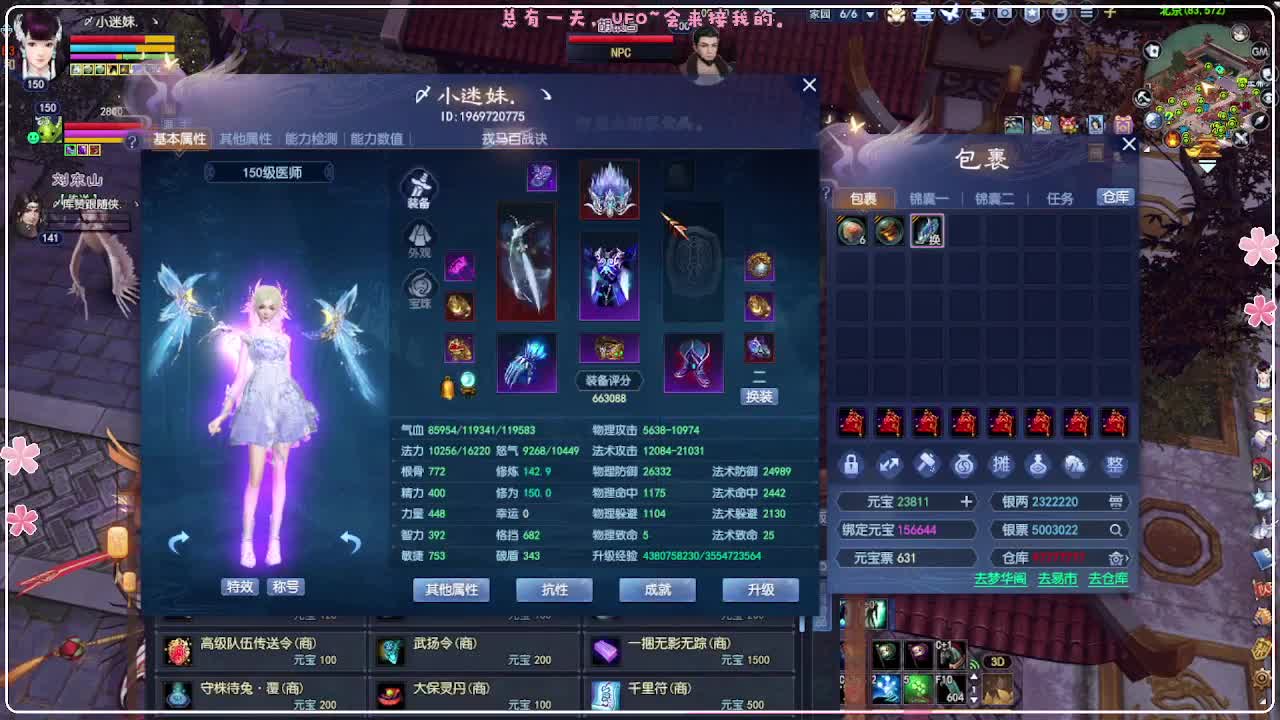Click the 摊 stall icon in the bag panel
The width and height of the screenshot is (1280, 720).
[x=1002, y=464]
